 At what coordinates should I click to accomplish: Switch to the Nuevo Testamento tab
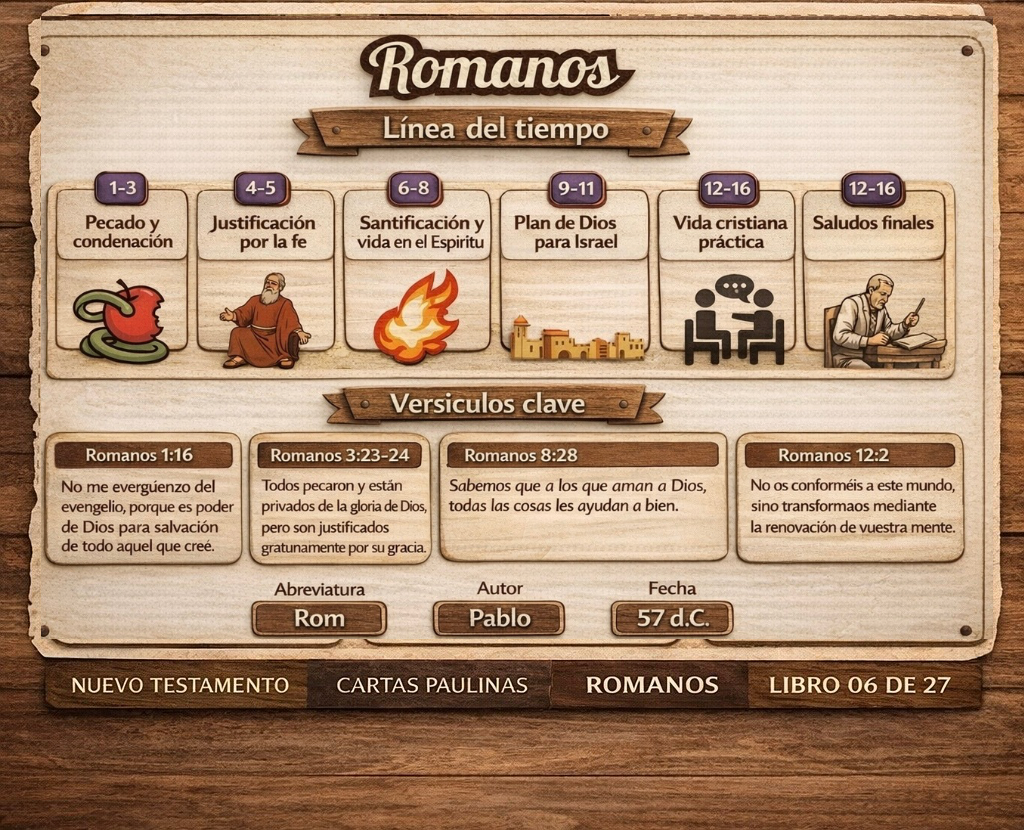(180, 686)
